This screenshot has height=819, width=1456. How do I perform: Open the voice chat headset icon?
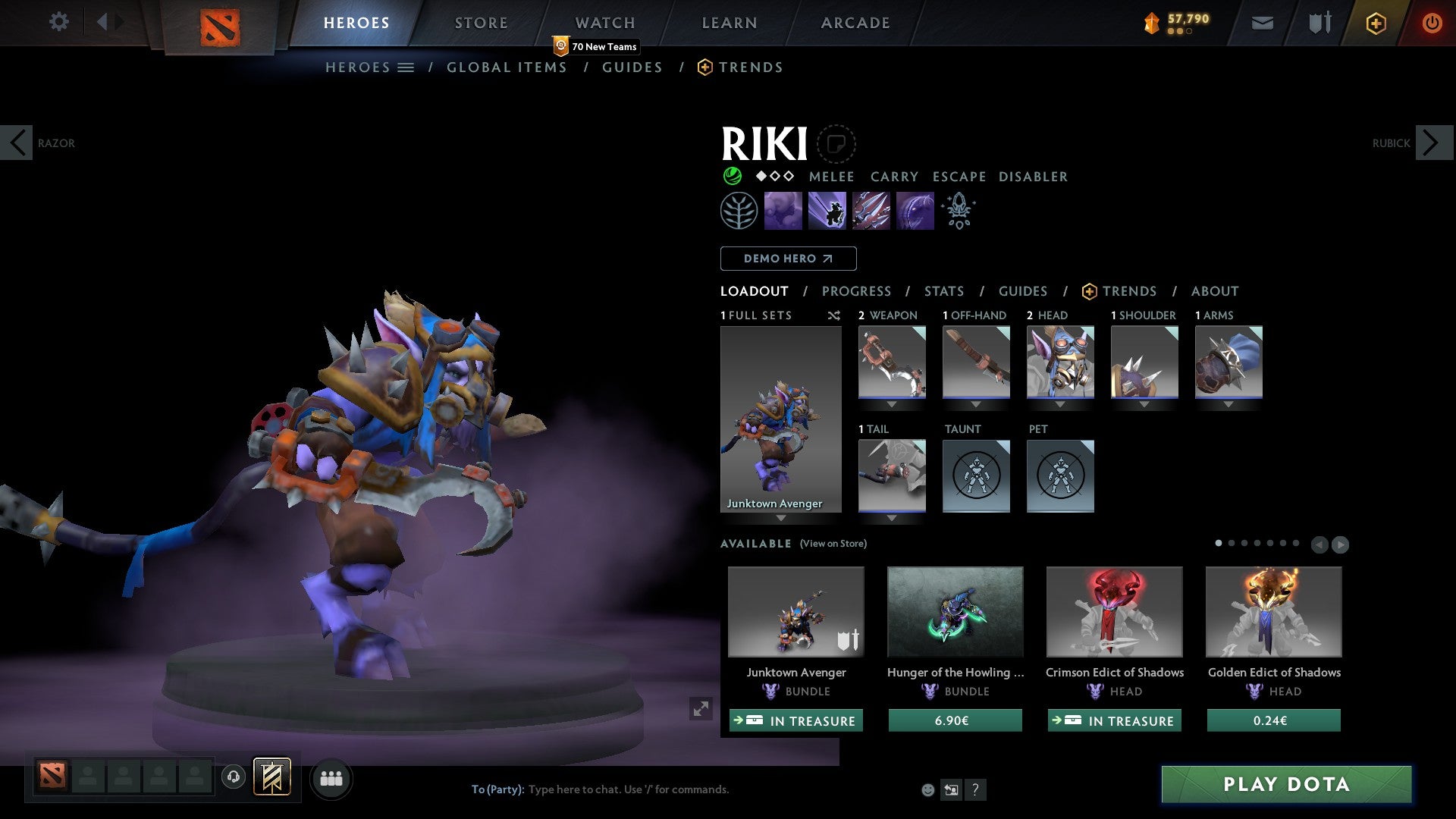[233, 778]
